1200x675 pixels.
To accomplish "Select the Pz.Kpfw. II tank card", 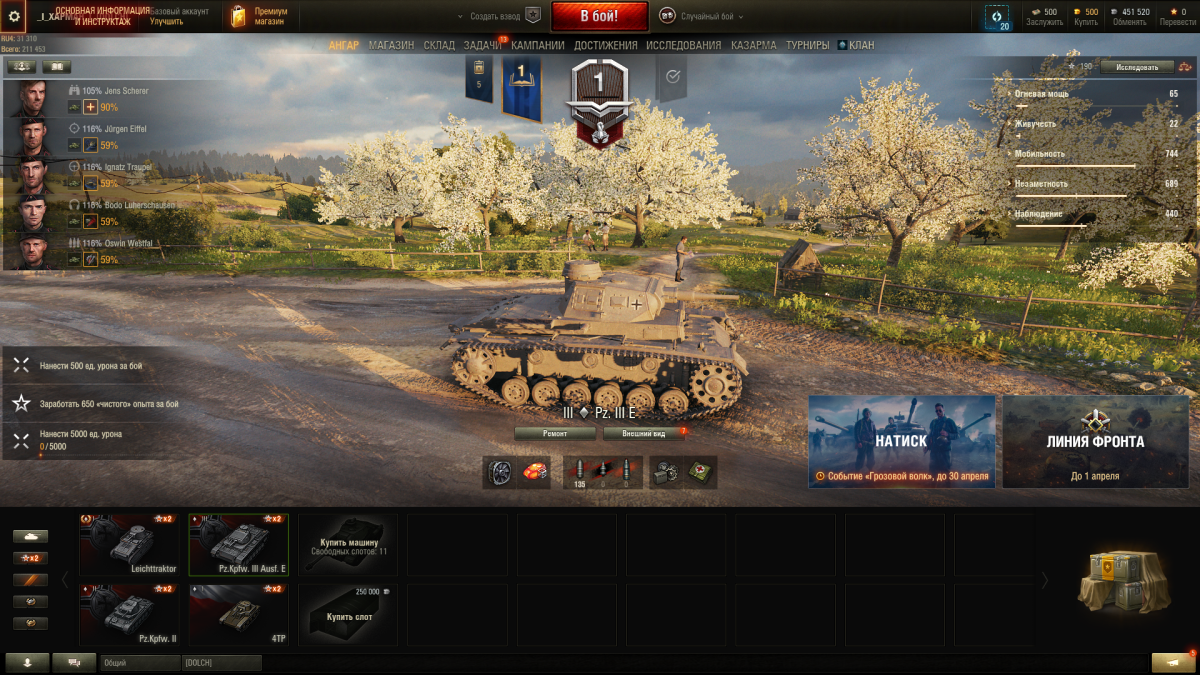I will coord(129,614).
